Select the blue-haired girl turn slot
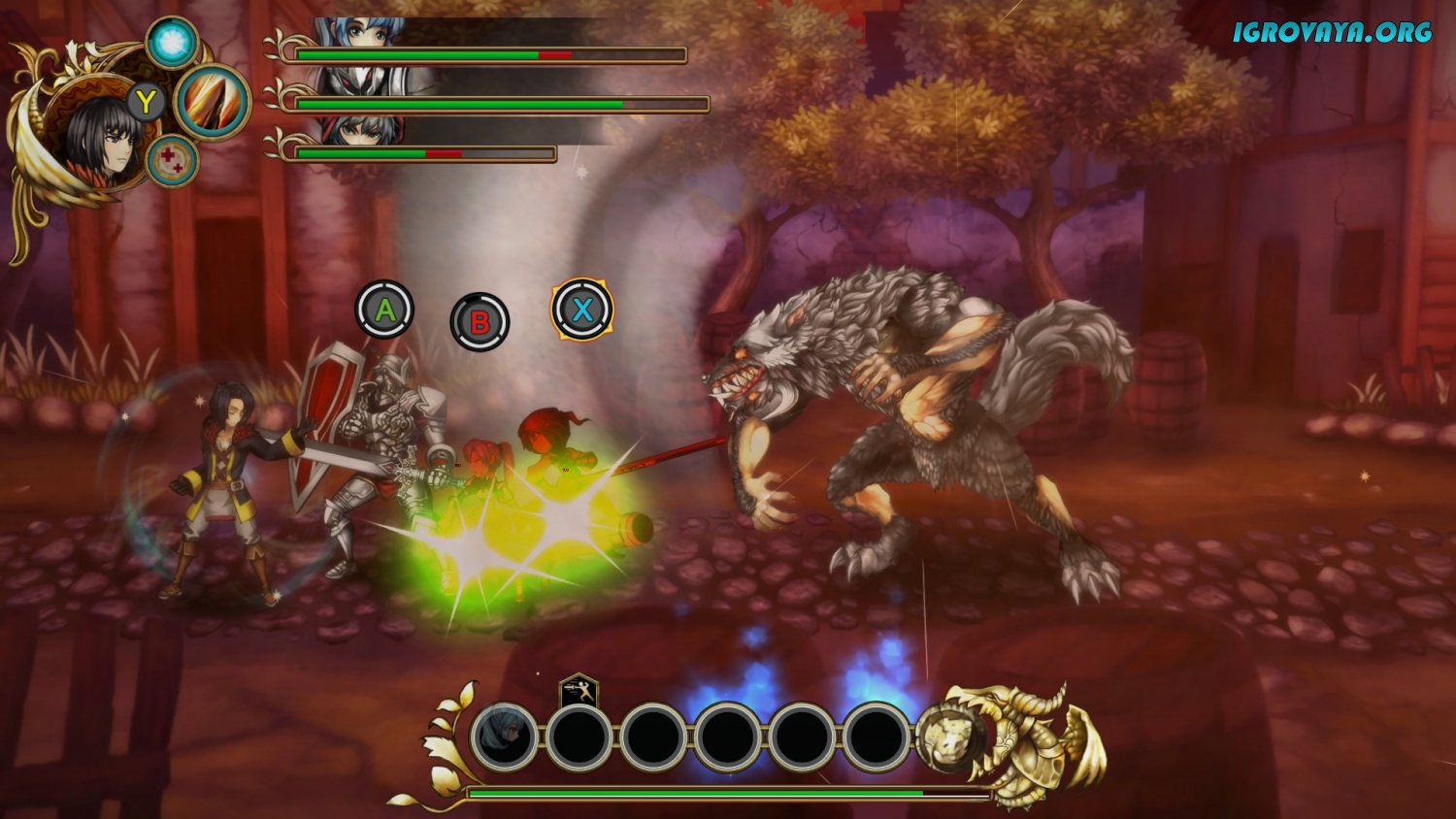This screenshot has height=819, width=1456. (504, 737)
